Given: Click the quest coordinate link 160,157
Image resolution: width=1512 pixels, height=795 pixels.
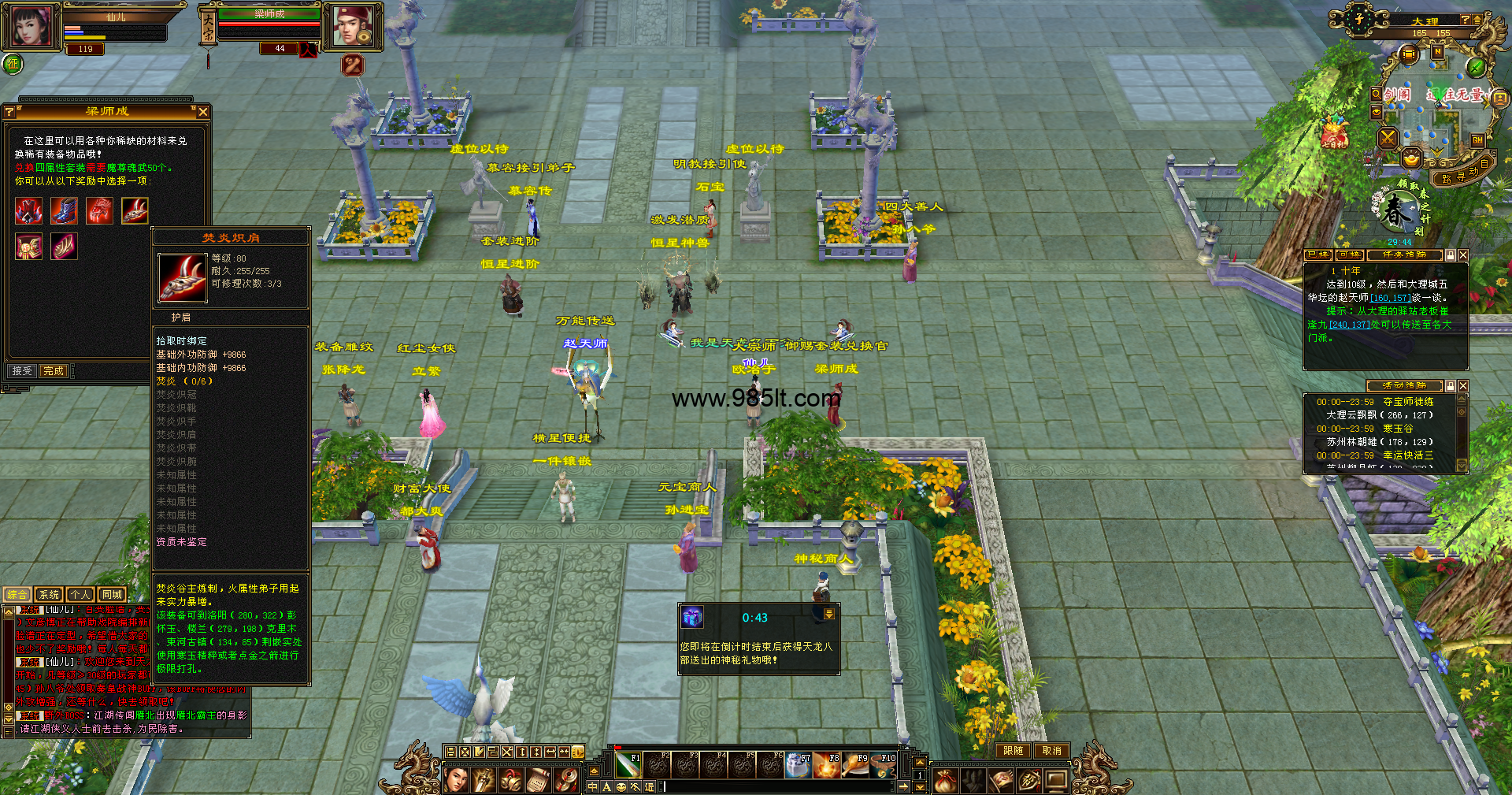Looking at the screenshot, I should point(1390,298).
